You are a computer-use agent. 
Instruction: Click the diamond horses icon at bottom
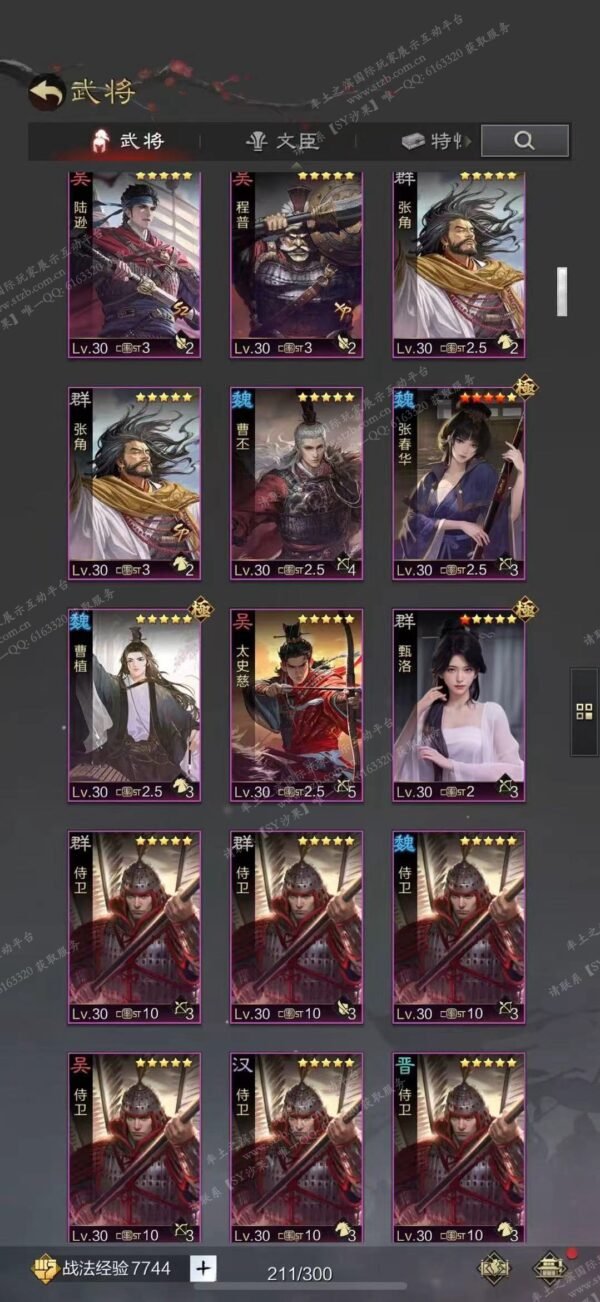pos(493,1268)
